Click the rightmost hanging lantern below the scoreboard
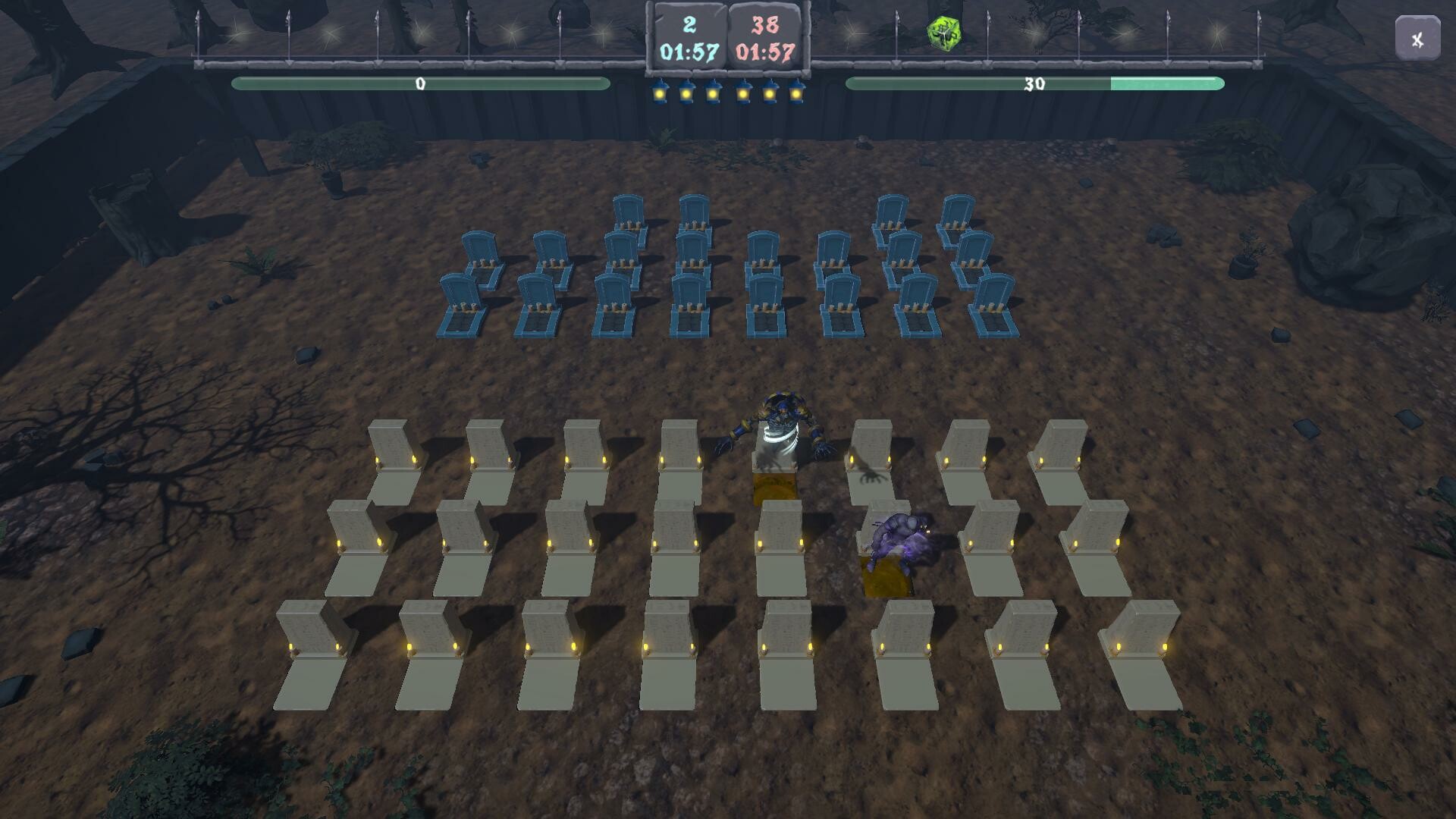1456x819 pixels. point(795,91)
